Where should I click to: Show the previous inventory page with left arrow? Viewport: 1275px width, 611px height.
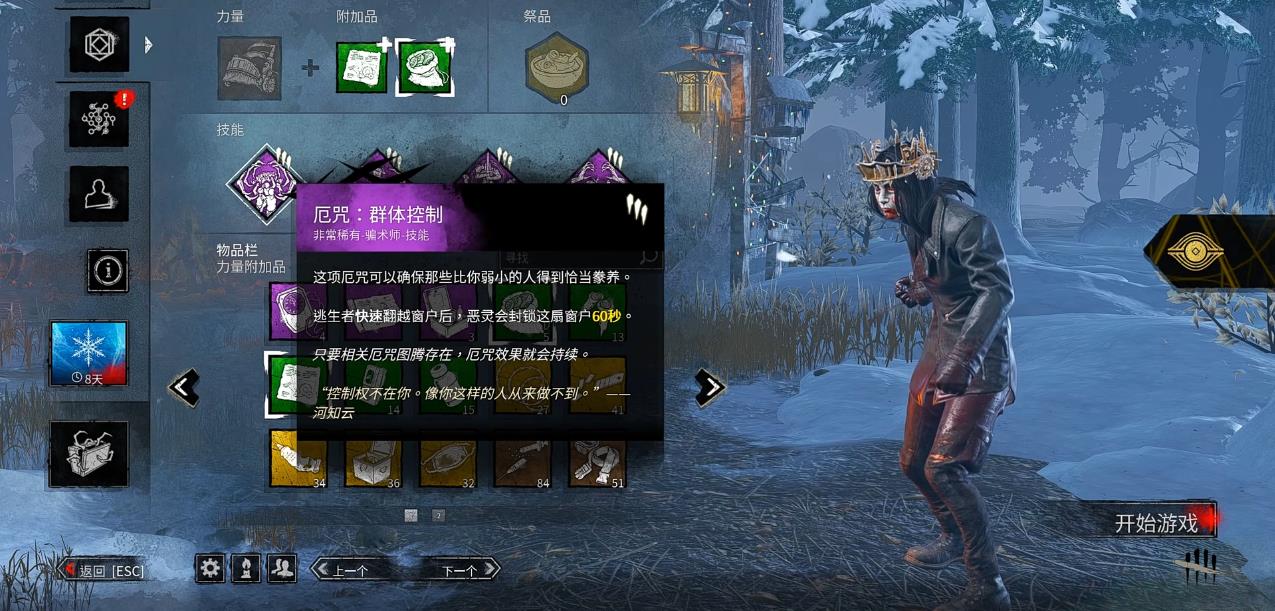click(184, 388)
